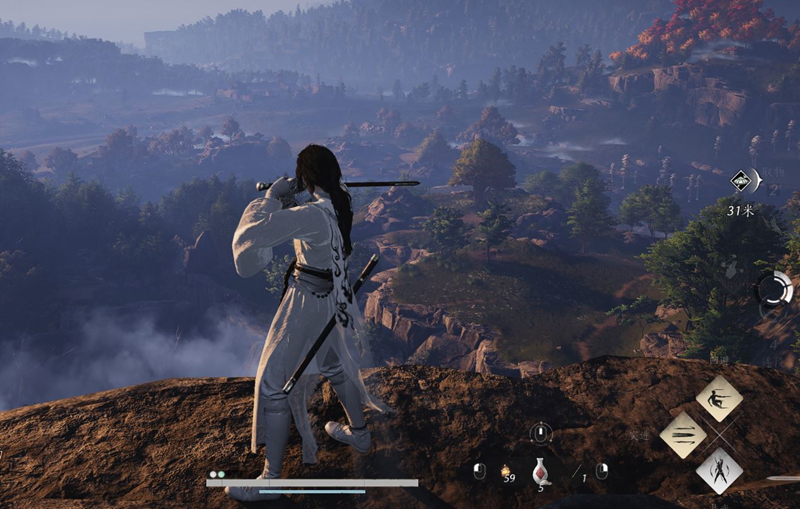Screen dimensions: 800x509
Task: Select the orange lantern item with count 59
Action: pos(506,469)
